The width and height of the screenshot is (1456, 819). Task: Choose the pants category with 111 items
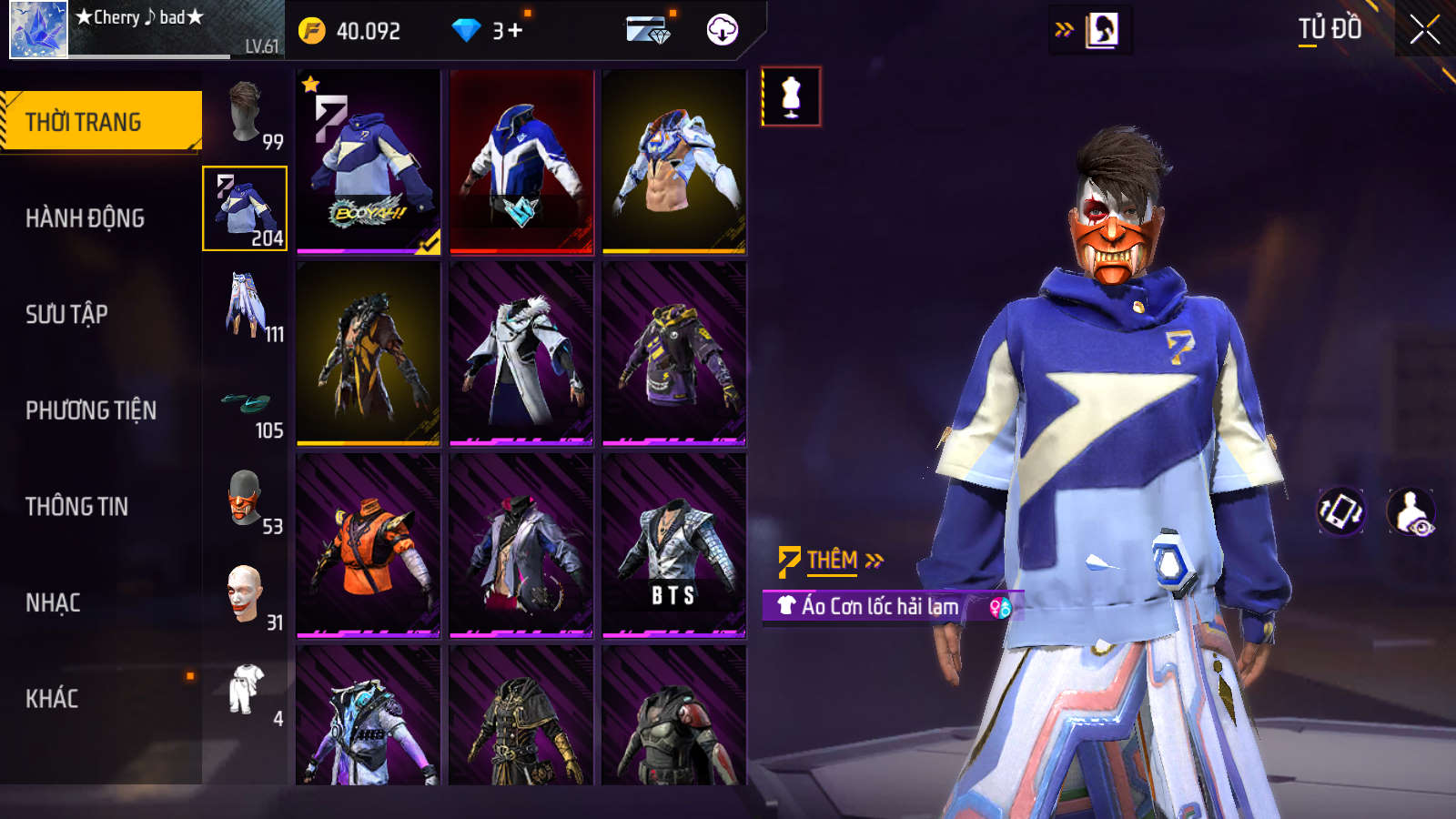click(x=246, y=306)
